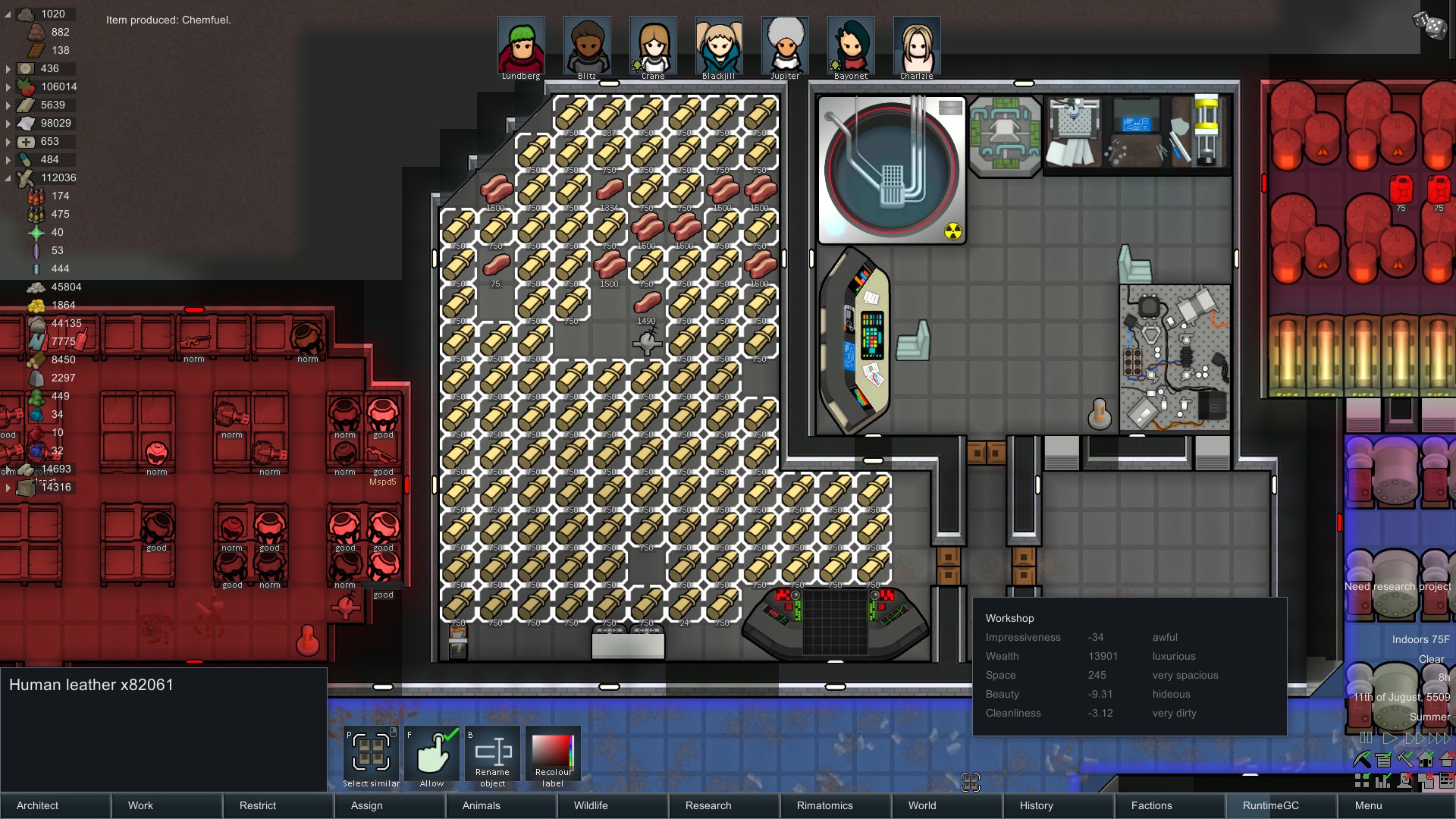
Task: Open the Recolour label color picker
Action: tap(553, 753)
